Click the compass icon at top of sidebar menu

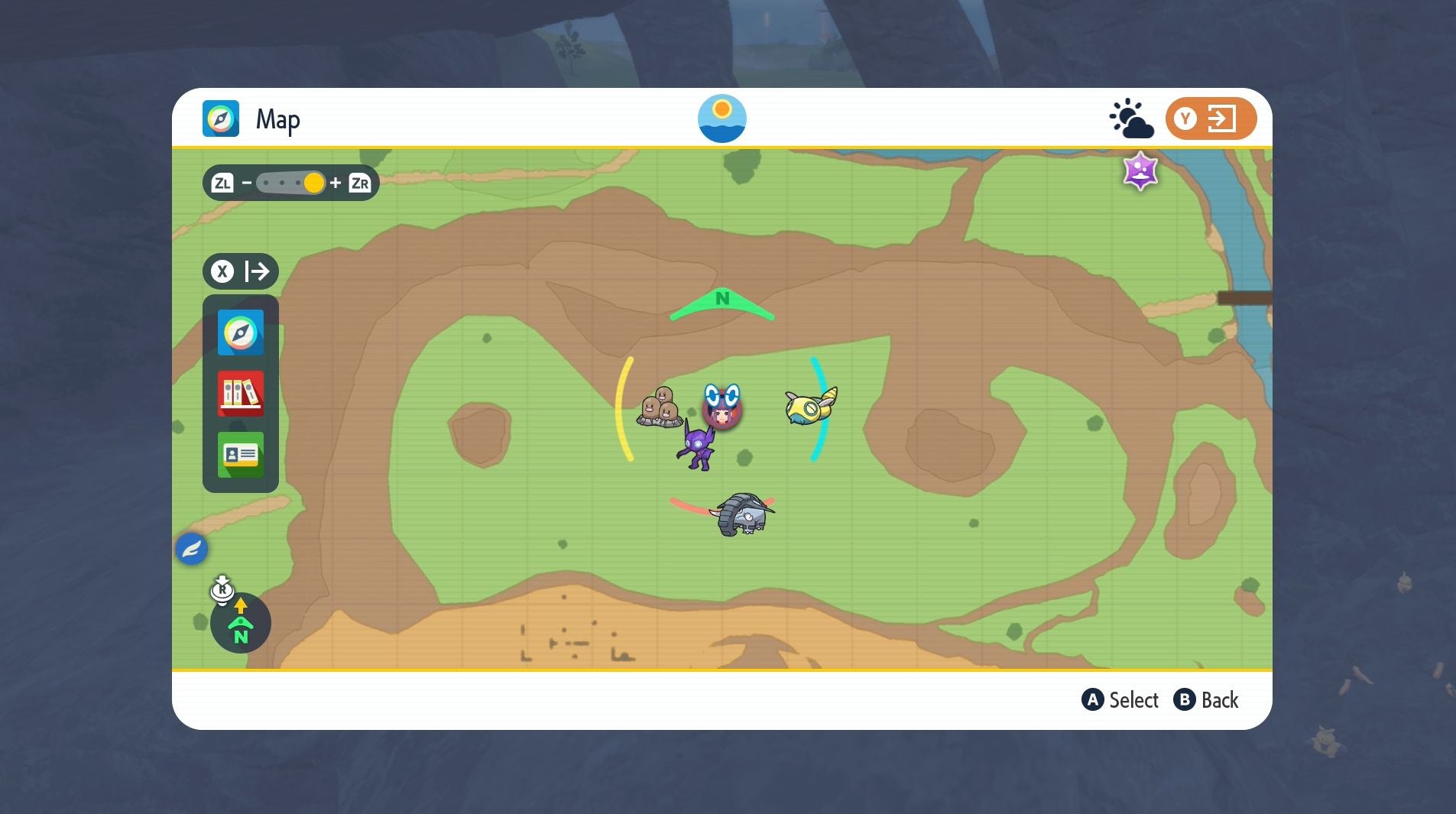point(241,332)
